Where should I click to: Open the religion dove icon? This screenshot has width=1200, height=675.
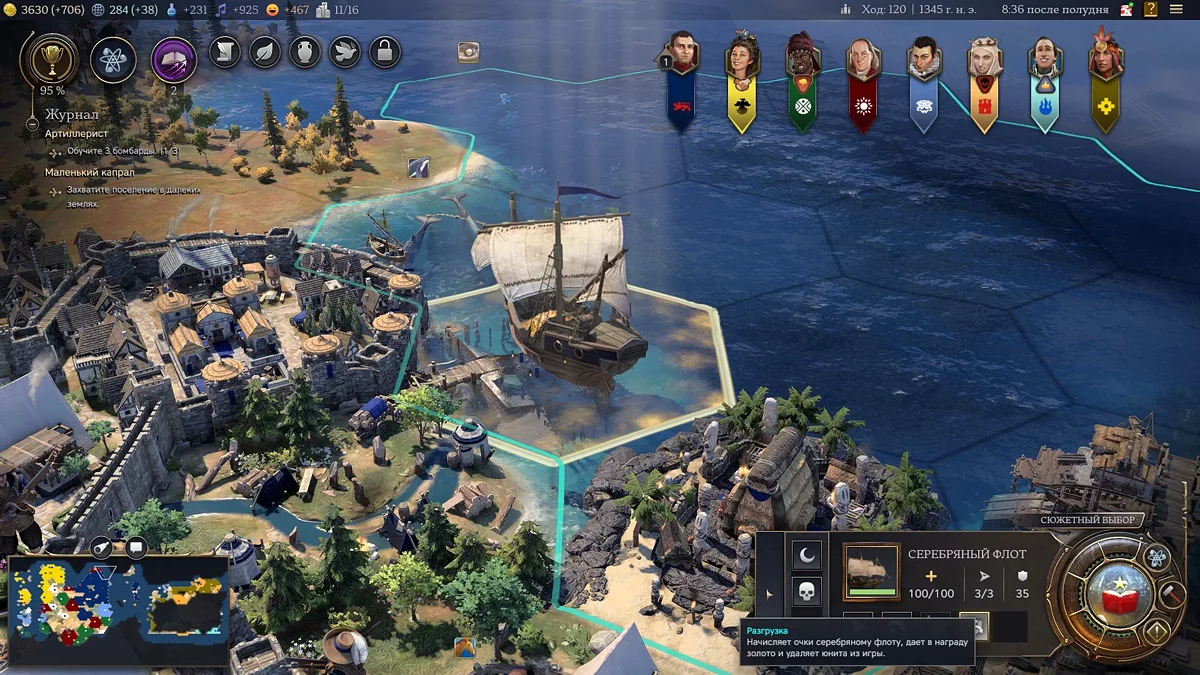(345, 51)
